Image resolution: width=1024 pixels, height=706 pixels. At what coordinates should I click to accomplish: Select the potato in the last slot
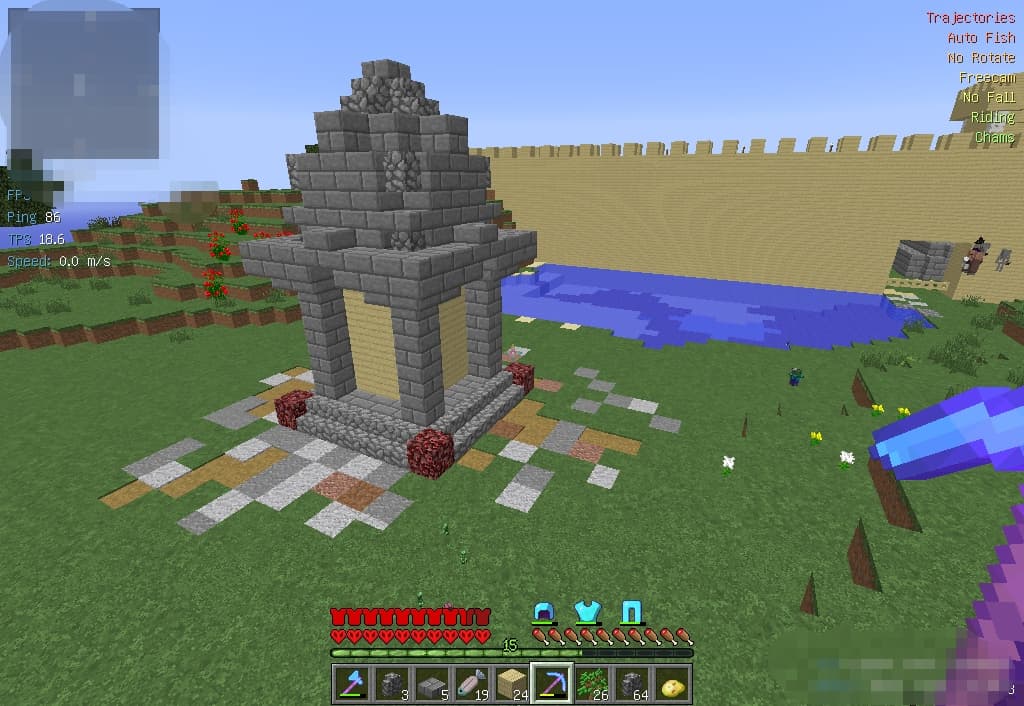pos(672,684)
